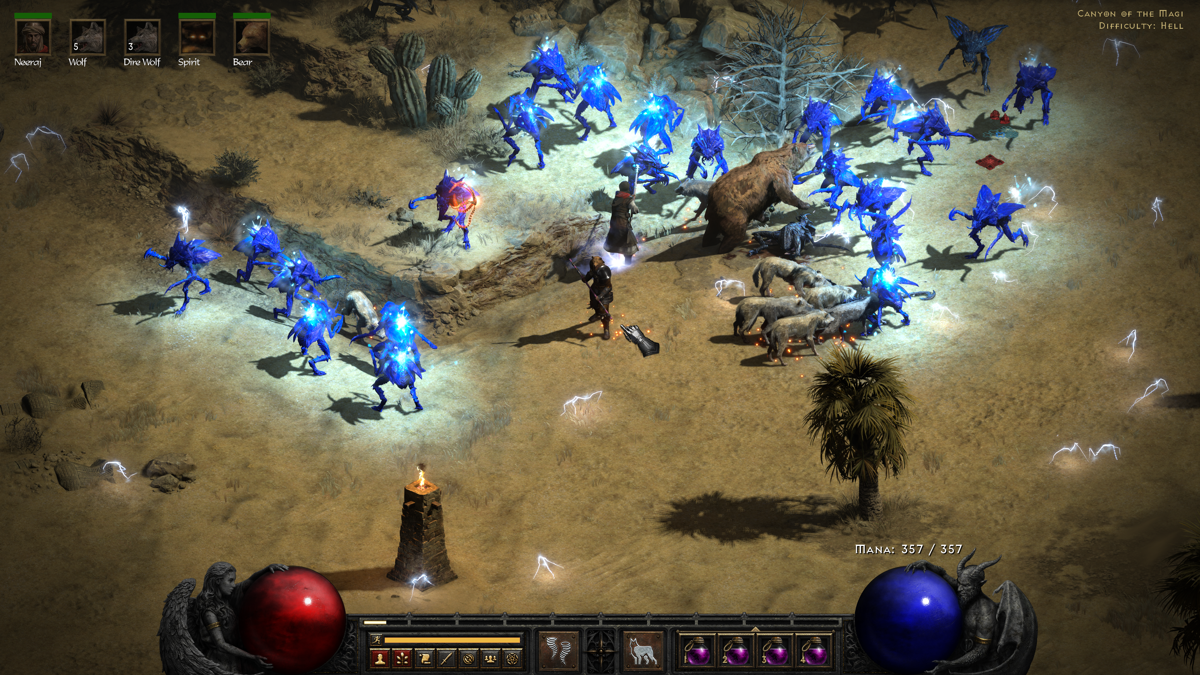Open the party button showing three figures
Image resolution: width=1200 pixels, height=675 pixels.
pos(490,658)
